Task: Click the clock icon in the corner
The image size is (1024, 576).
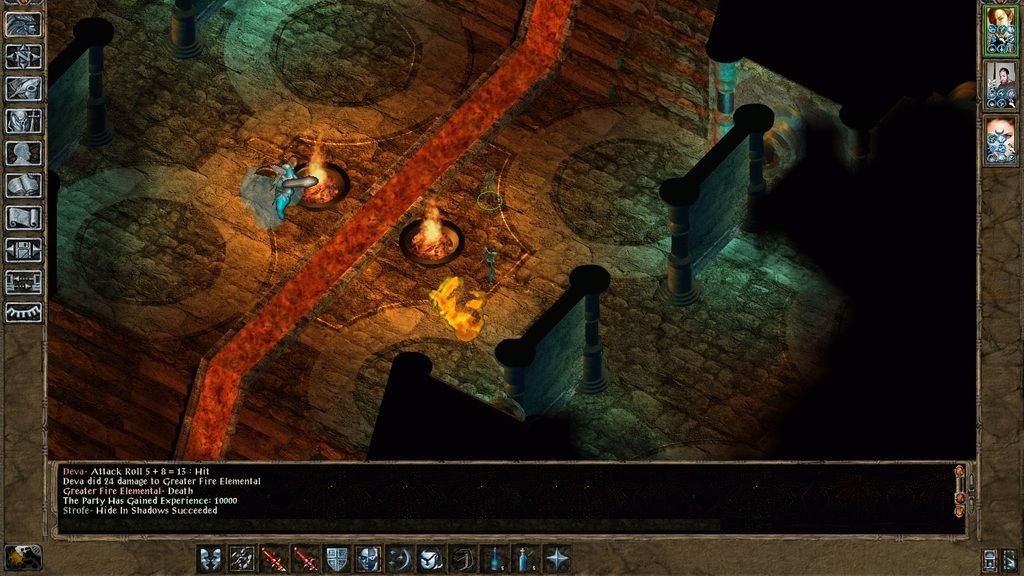Action: point(22,557)
